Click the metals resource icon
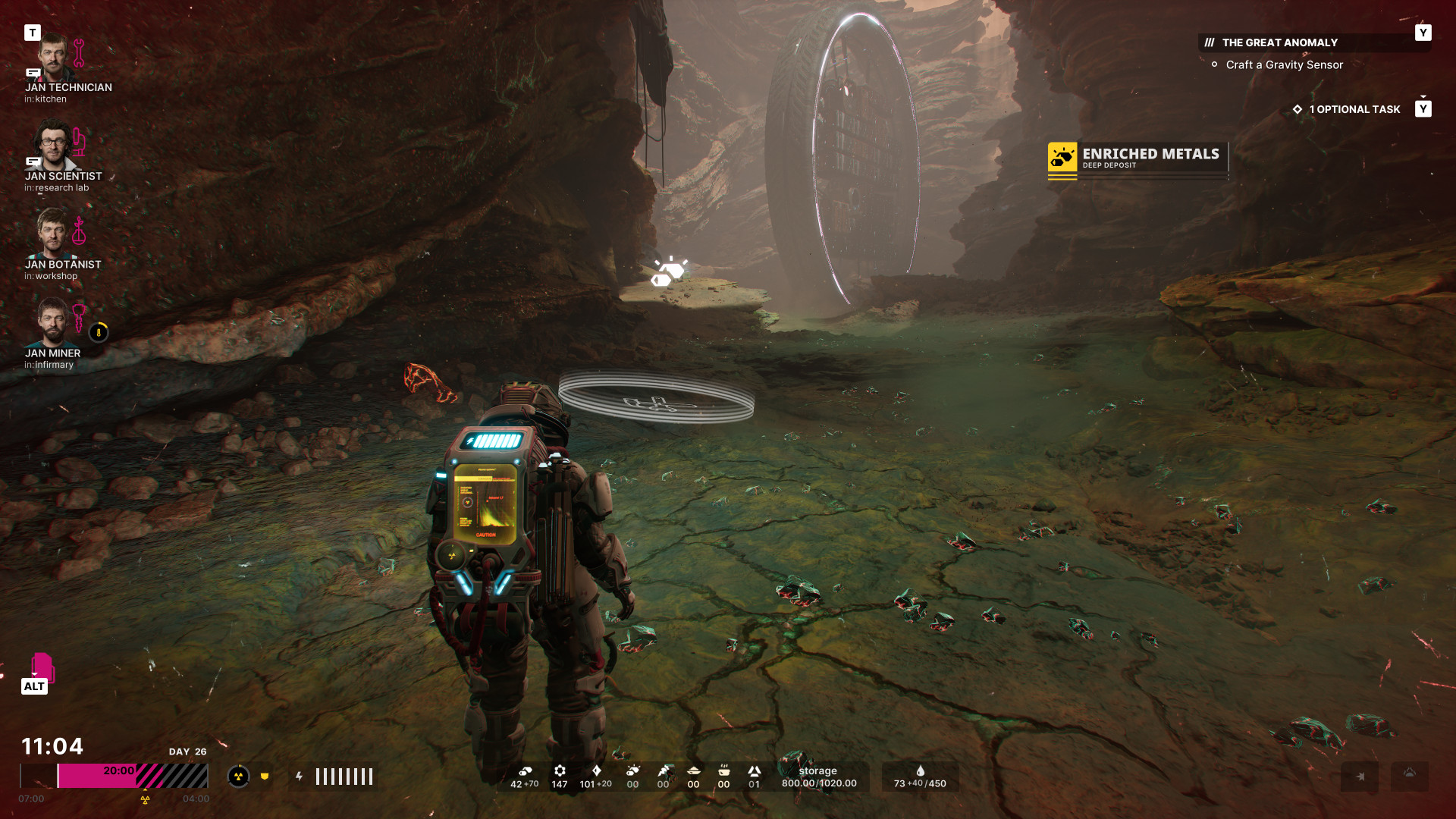The image size is (1456, 819). (x=525, y=771)
